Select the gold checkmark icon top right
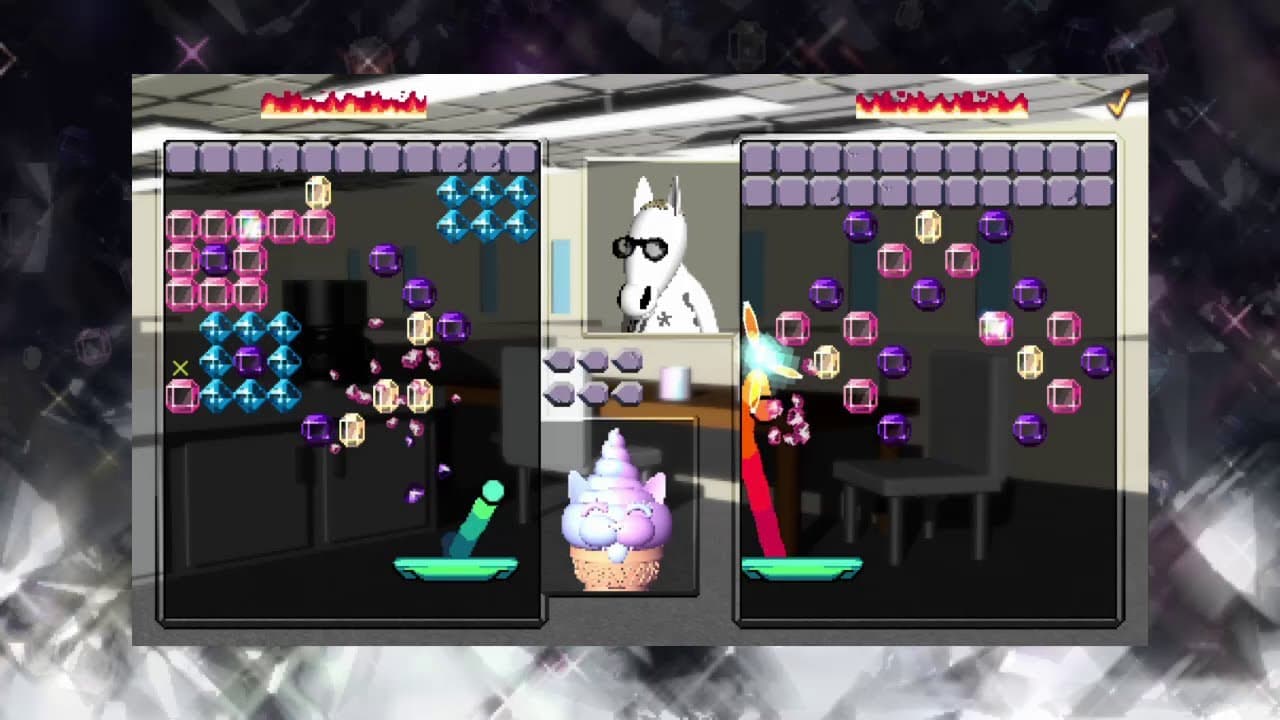Image resolution: width=1280 pixels, height=720 pixels. point(1122,100)
